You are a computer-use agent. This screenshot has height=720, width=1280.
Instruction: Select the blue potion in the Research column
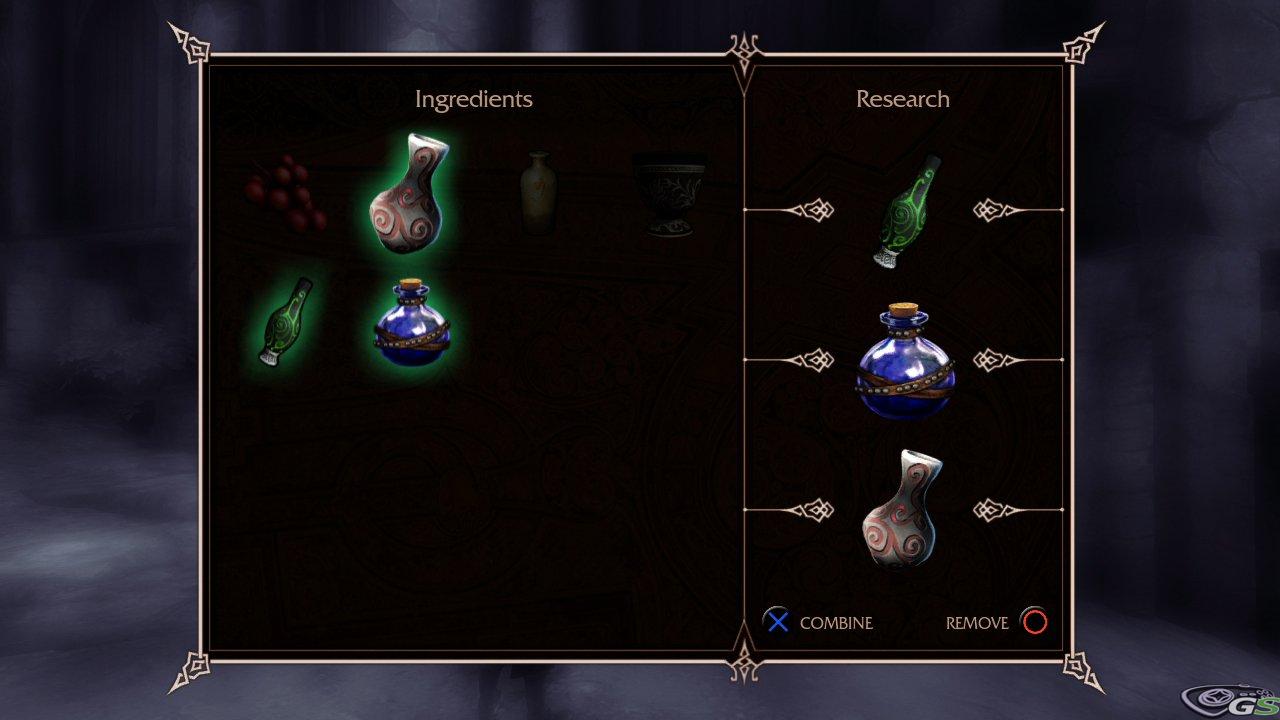click(905, 362)
